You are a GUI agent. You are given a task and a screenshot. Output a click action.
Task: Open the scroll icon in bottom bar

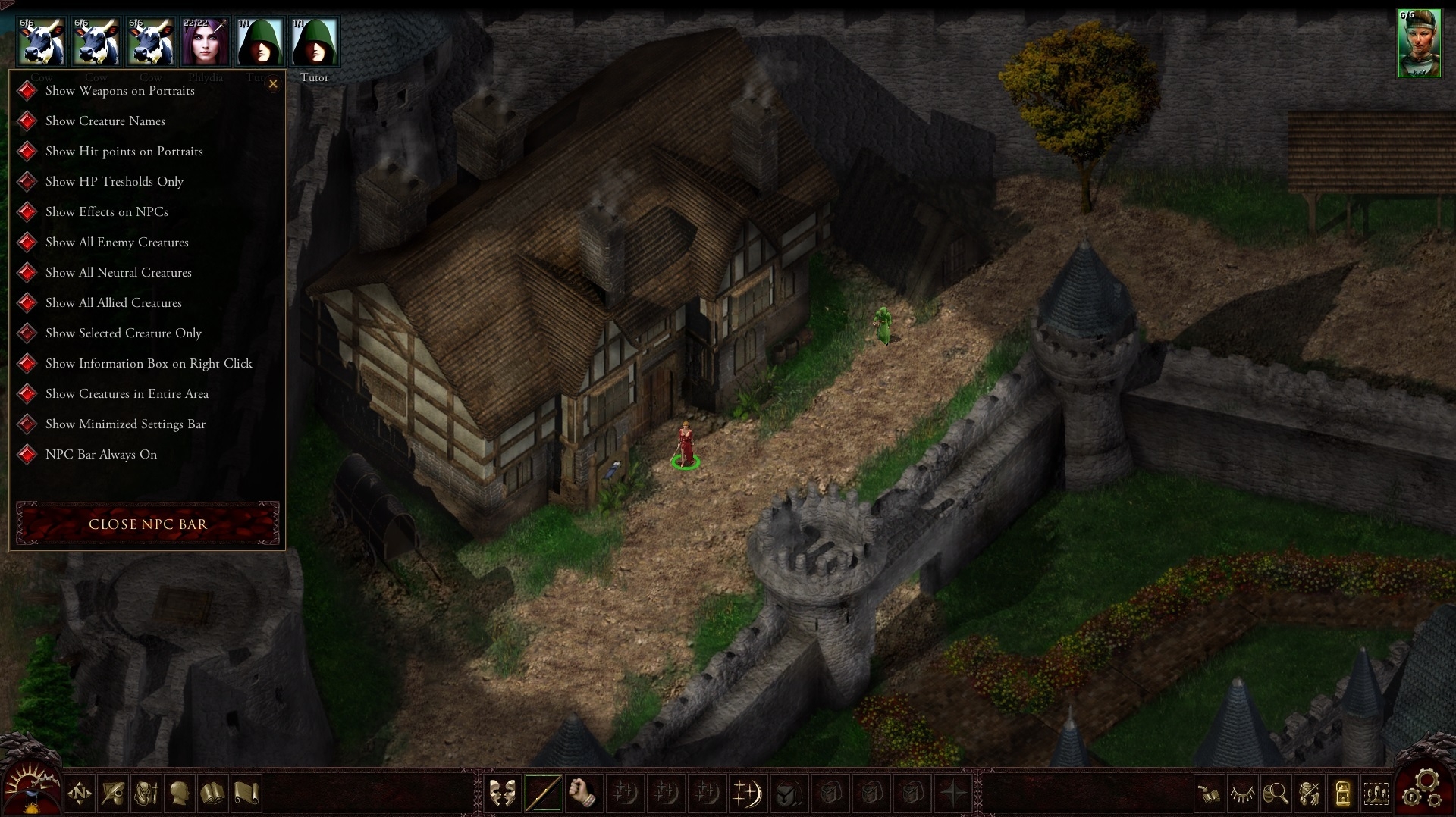[x=246, y=794]
